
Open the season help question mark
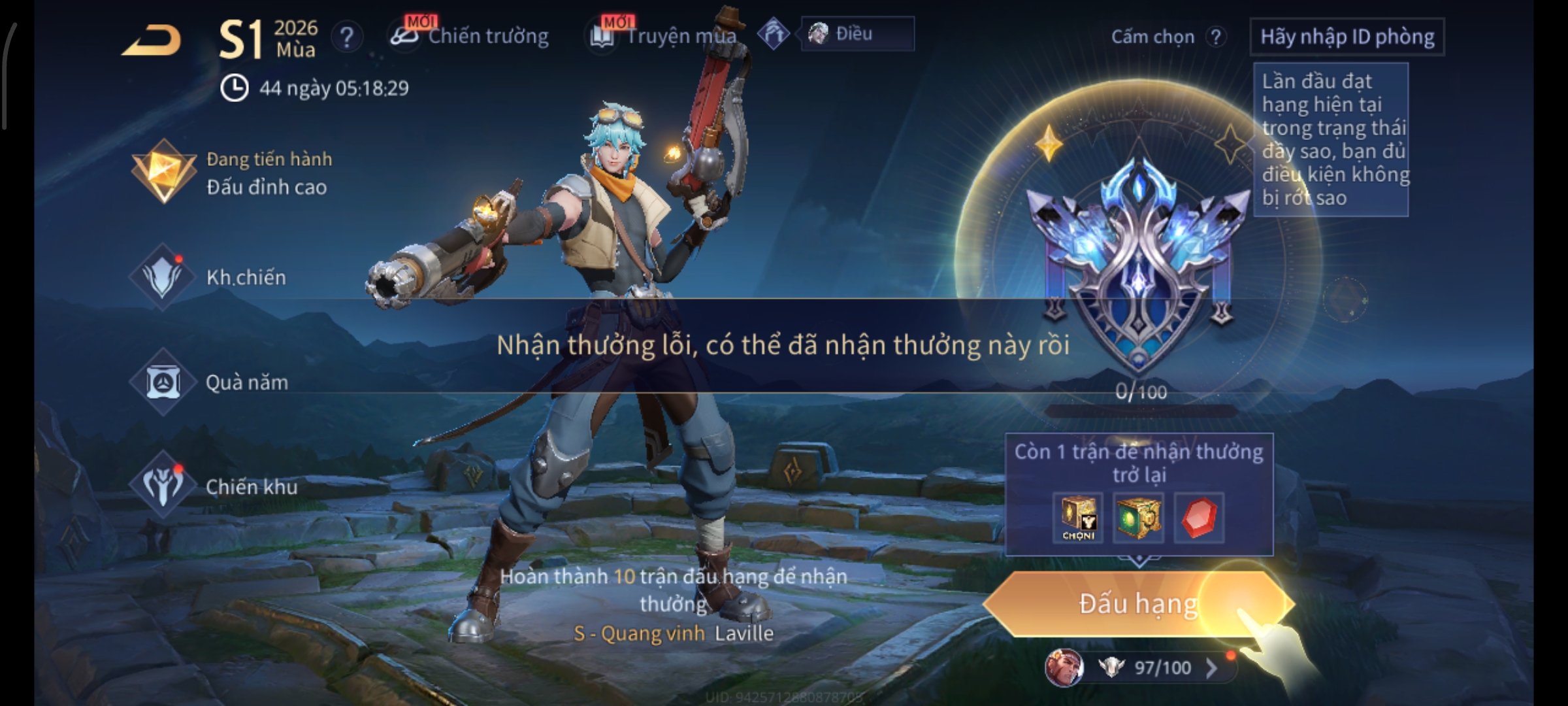click(347, 37)
